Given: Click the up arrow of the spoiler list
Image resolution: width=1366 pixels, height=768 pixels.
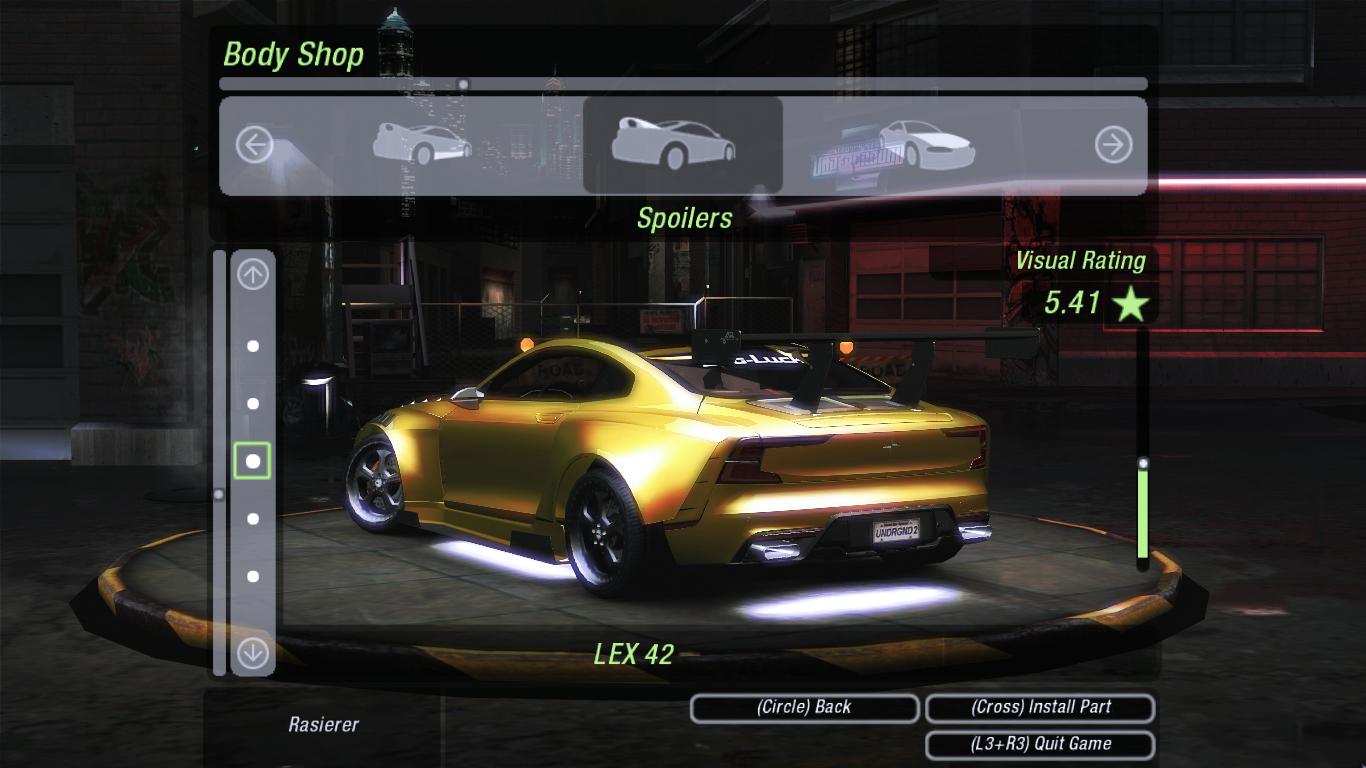Looking at the screenshot, I should pos(253,274).
